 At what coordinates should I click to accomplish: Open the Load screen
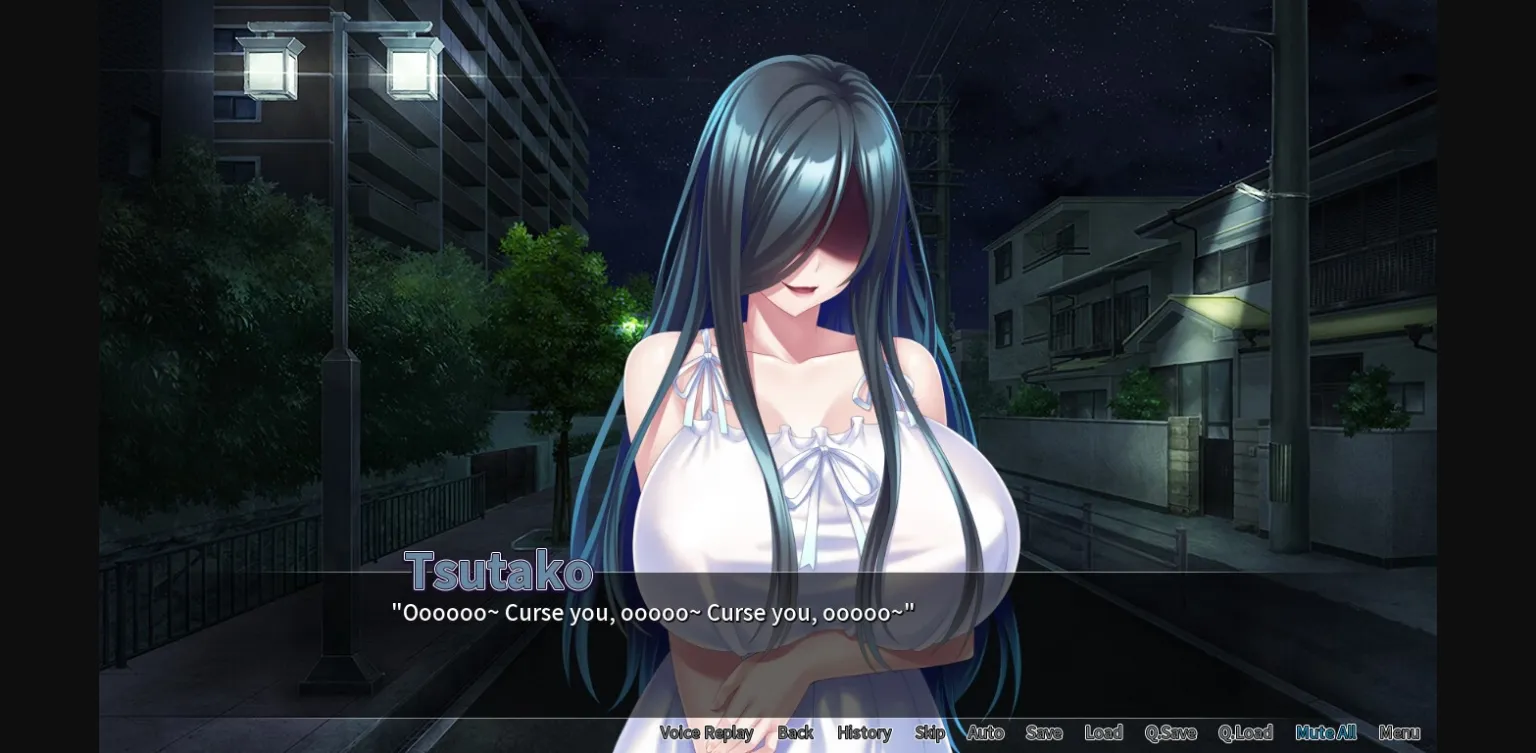click(1101, 733)
